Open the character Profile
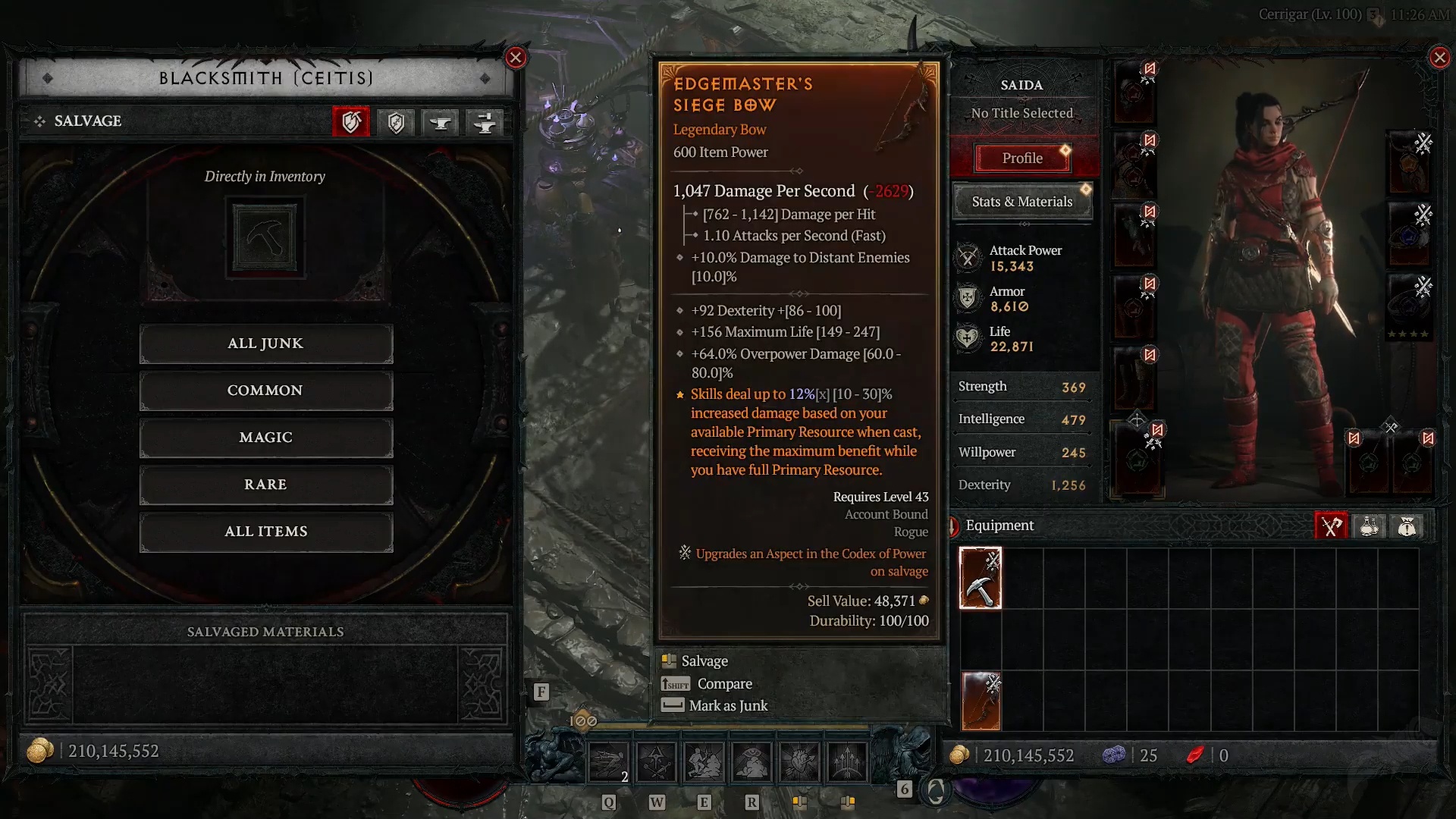Image resolution: width=1456 pixels, height=819 pixels. [x=1021, y=158]
